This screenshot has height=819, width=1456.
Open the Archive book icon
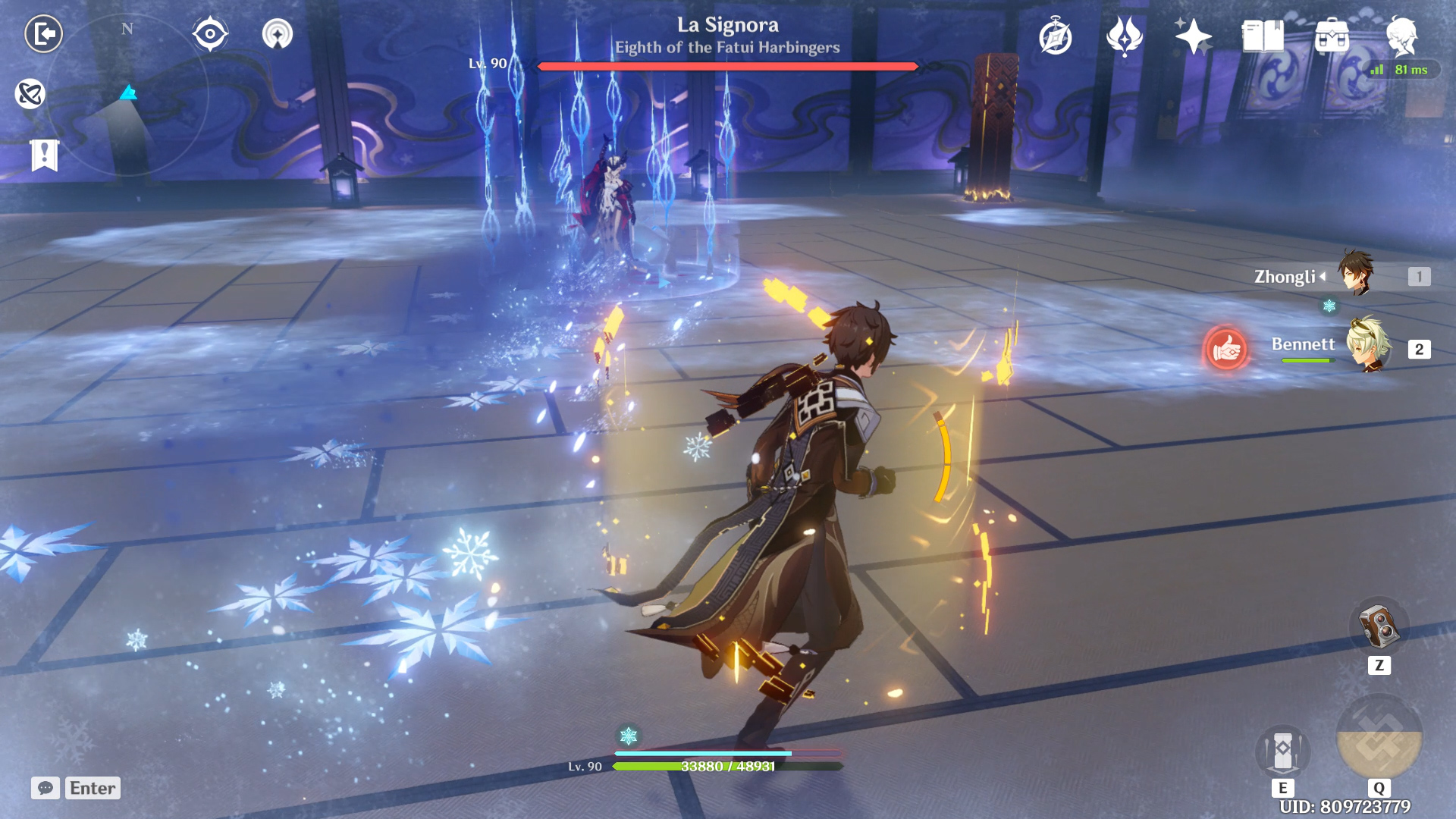[x=1263, y=36]
